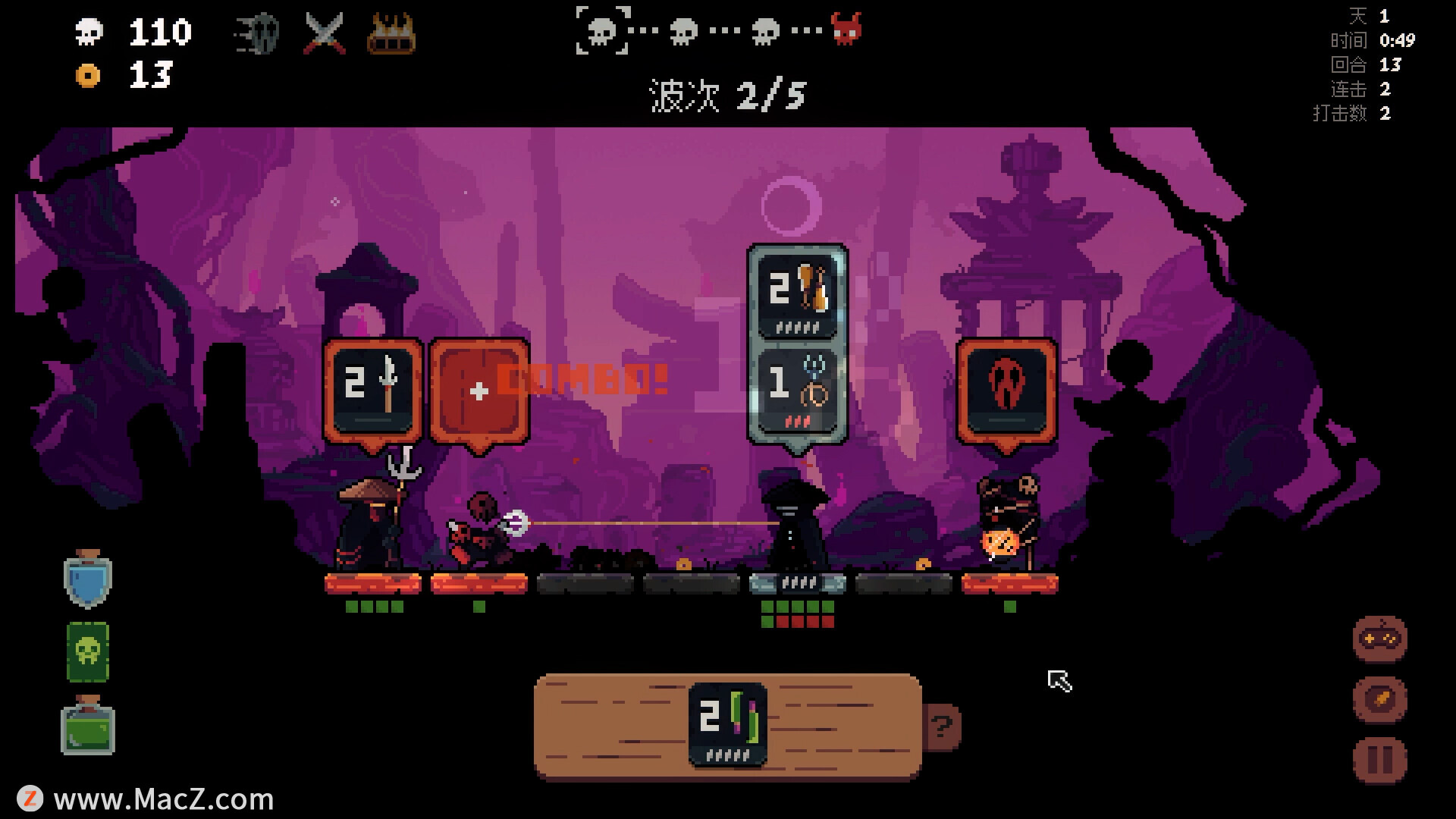Inspect the dashing mask skill icon
Image resolution: width=1456 pixels, height=819 pixels.
(x=258, y=33)
